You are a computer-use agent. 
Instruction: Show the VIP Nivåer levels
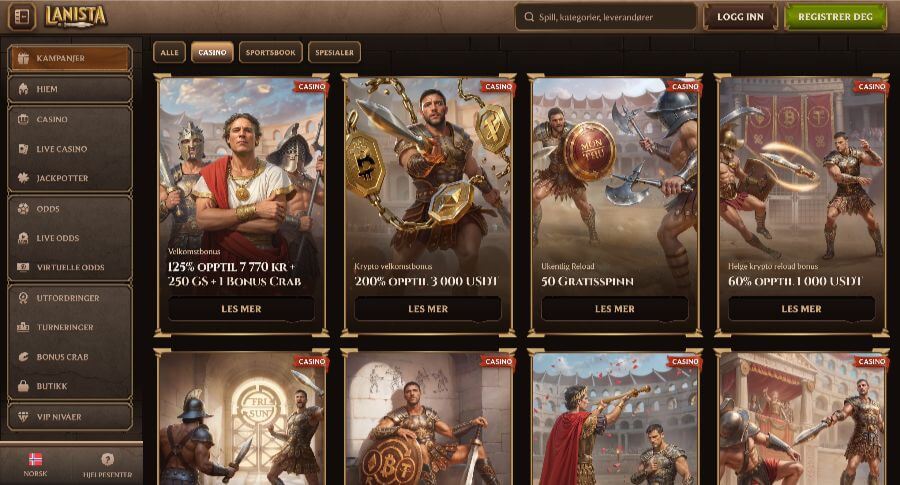[69, 416]
